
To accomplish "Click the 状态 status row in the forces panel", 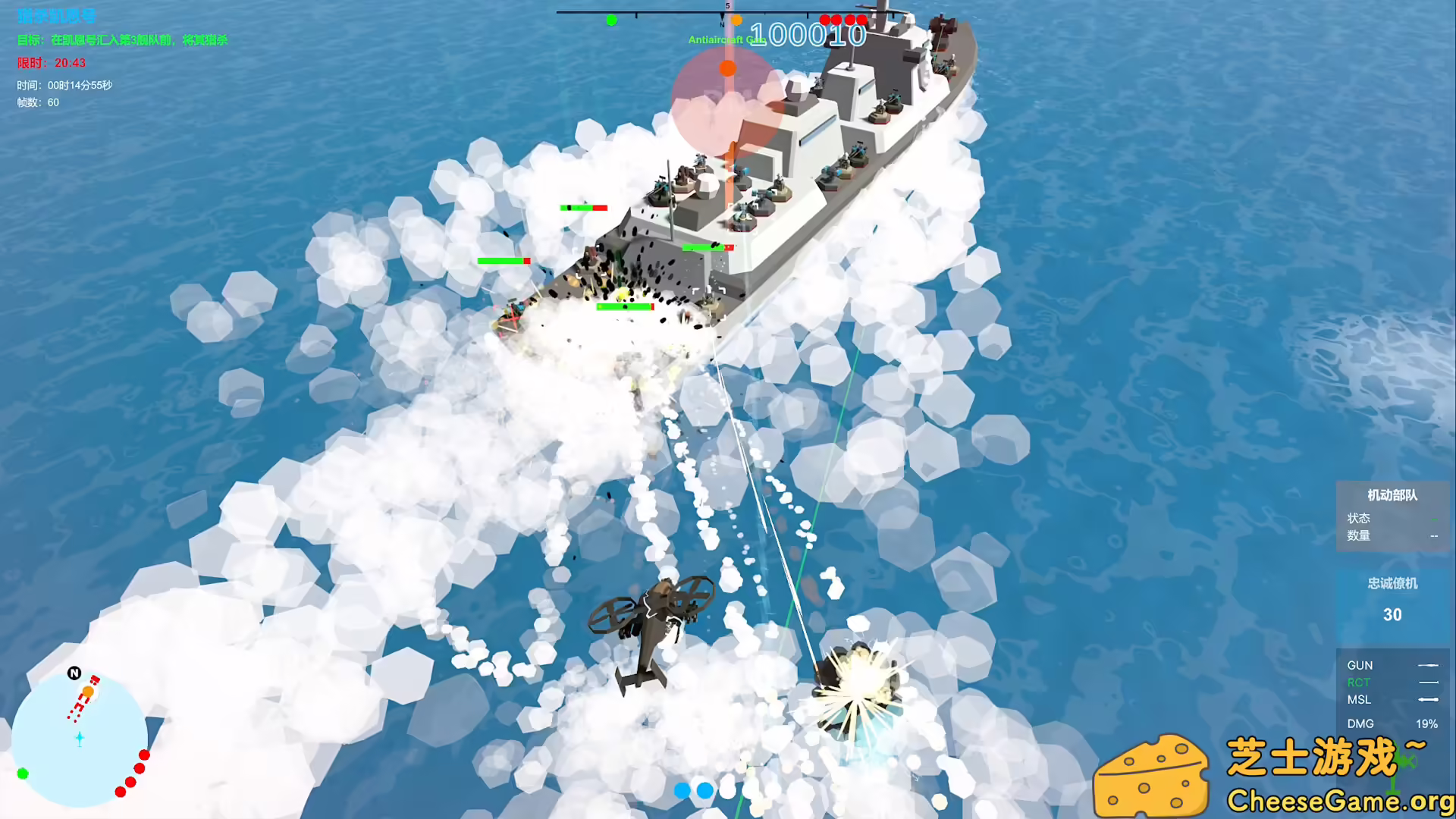I will pos(1360,518).
